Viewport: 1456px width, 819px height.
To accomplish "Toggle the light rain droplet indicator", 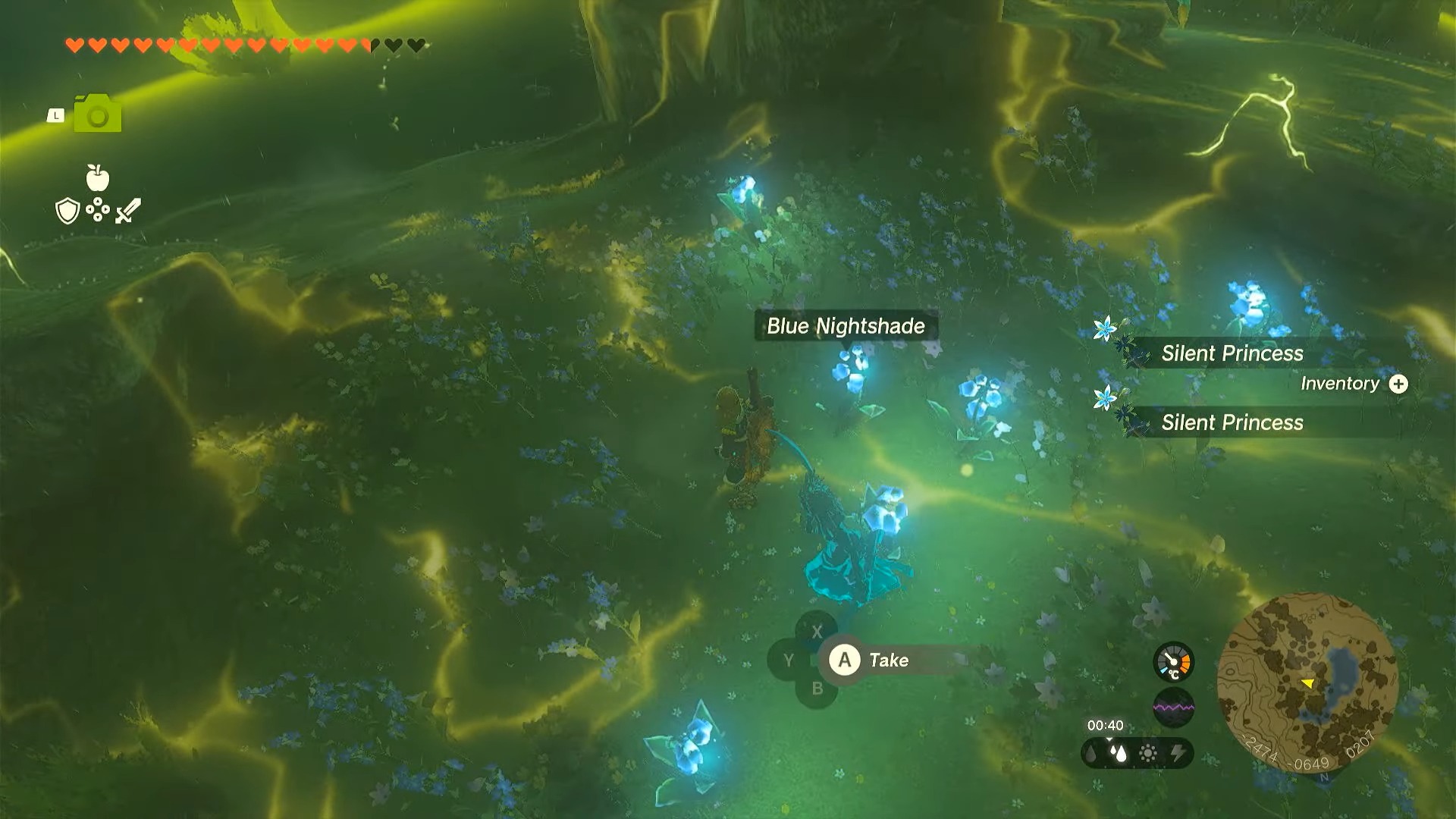I will click(x=1090, y=753).
